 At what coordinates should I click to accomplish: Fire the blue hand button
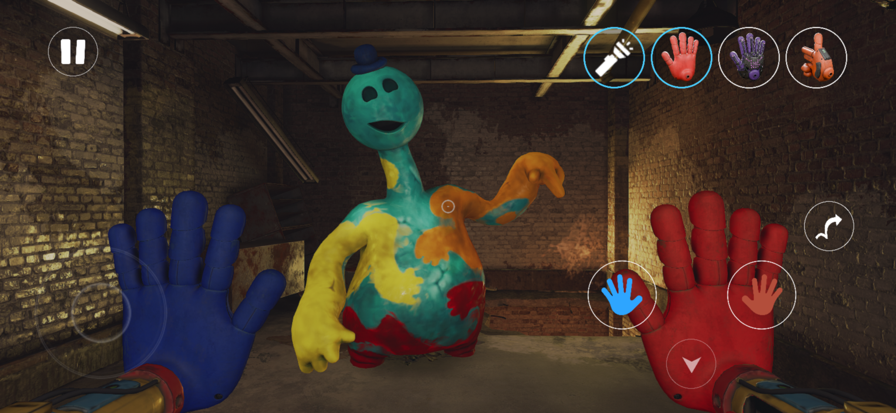(622, 295)
